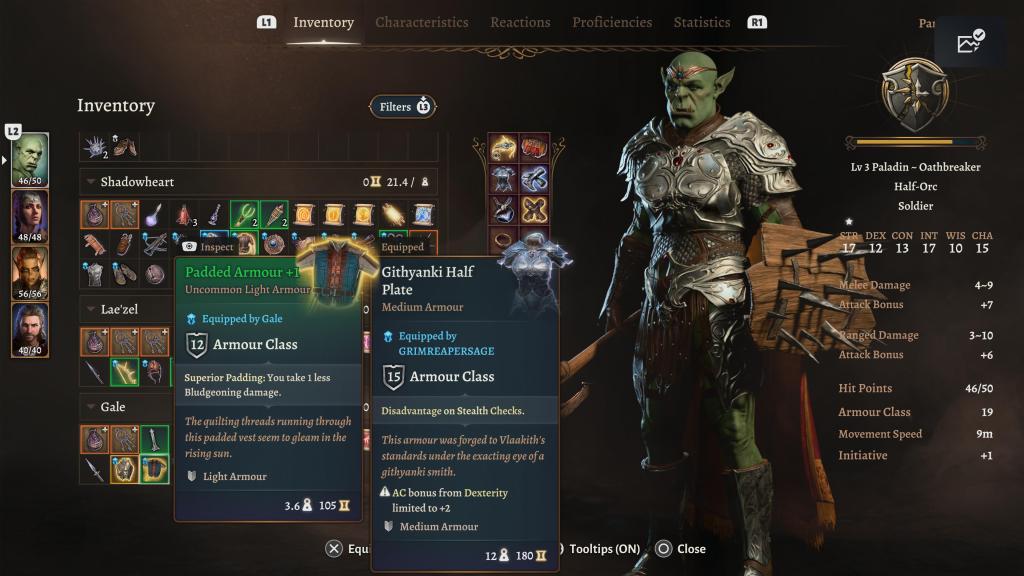Open the Reactions tab

click(520, 22)
